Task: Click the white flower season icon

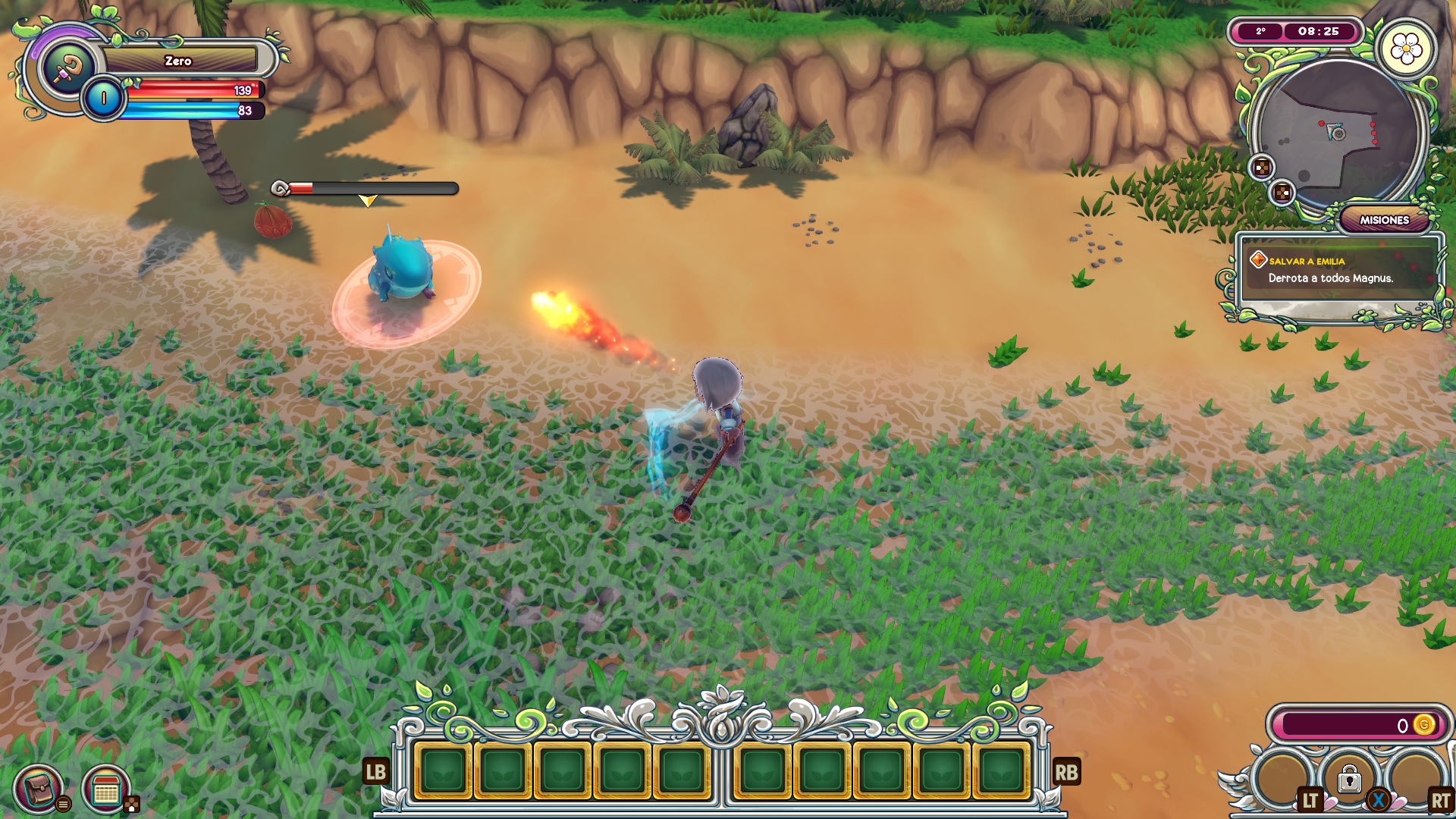Action: (1406, 49)
